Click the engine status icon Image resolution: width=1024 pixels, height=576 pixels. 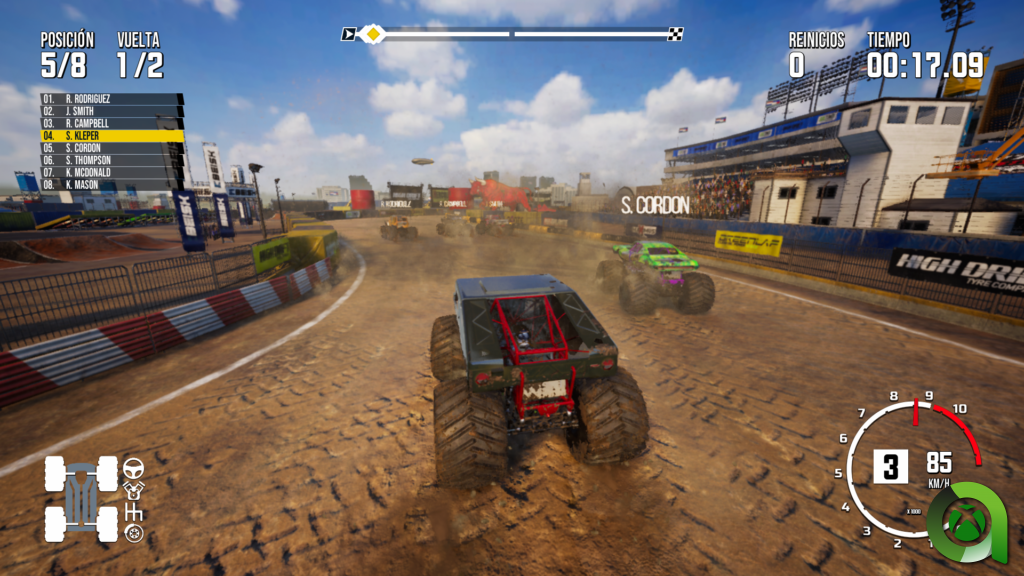pyautogui.click(x=133, y=490)
